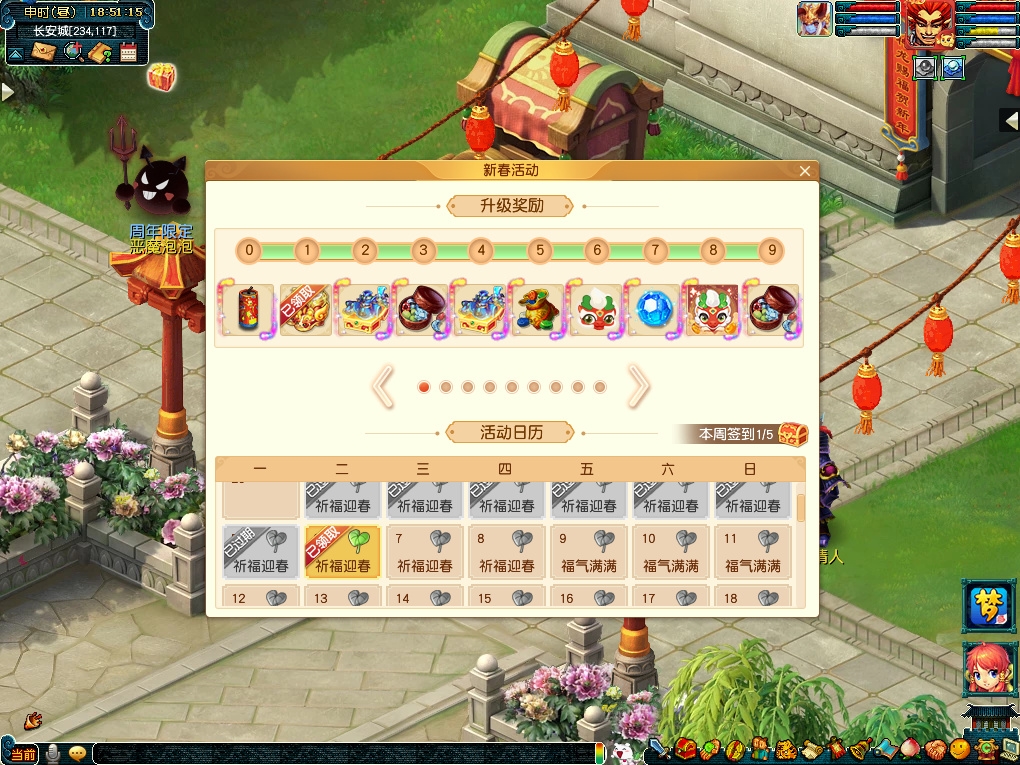Open the smiley face toolbar icon
The image size is (1020, 765).
(960, 749)
